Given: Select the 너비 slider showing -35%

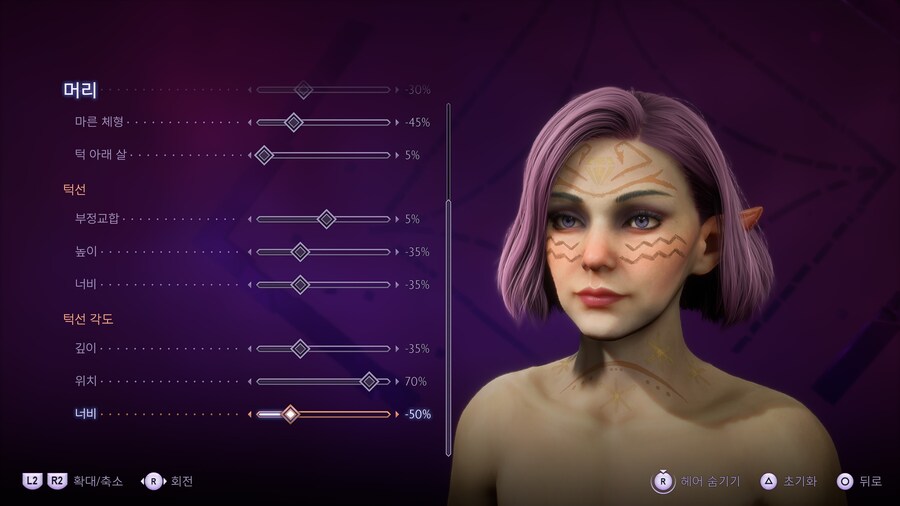Looking at the screenshot, I should [300, 285].
